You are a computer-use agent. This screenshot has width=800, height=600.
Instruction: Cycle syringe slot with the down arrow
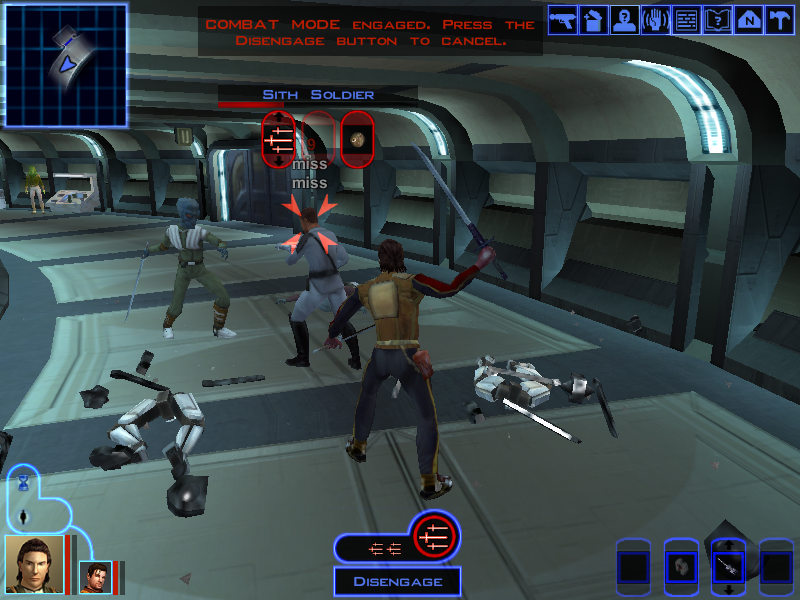pos(727,591)
